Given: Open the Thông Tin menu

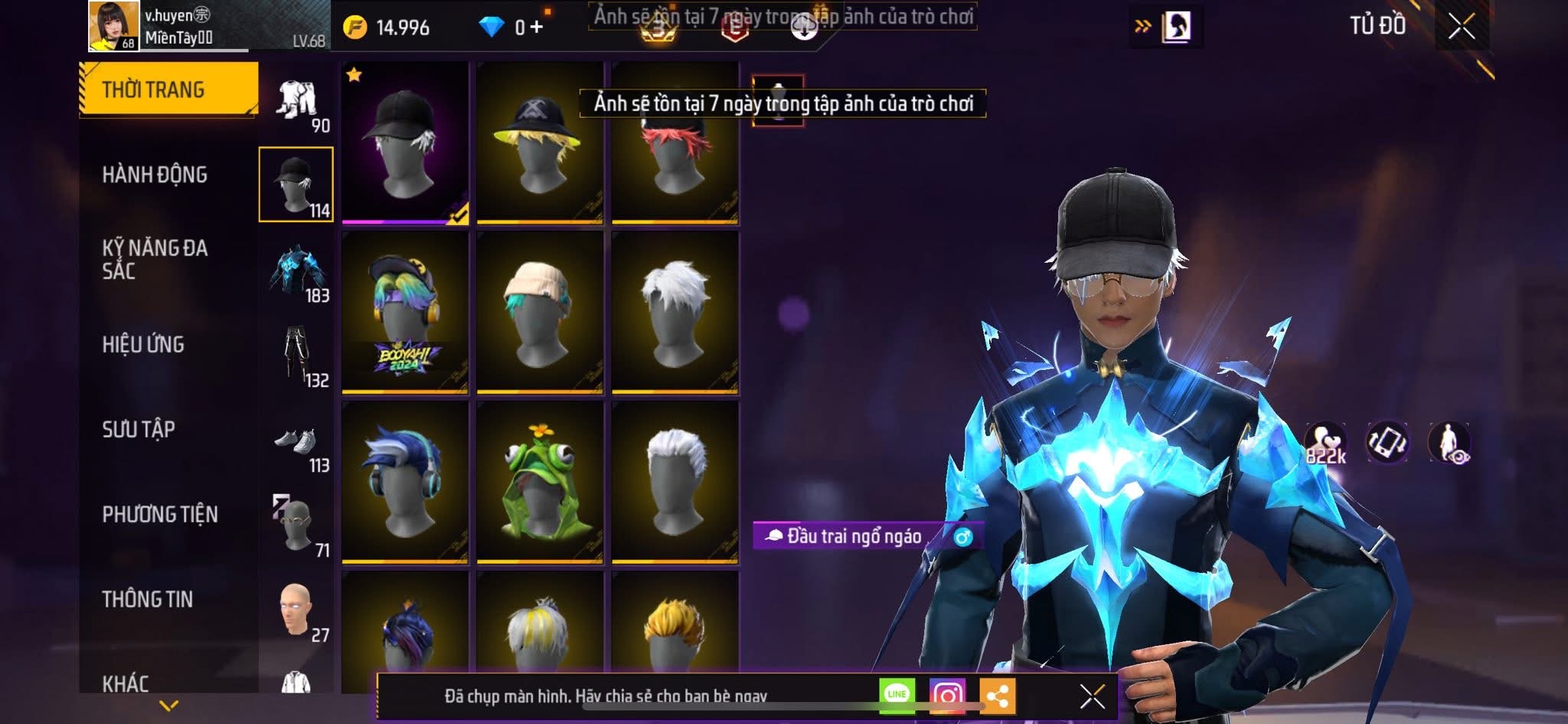Looking at the screenshot, I should tap(148, 599).
